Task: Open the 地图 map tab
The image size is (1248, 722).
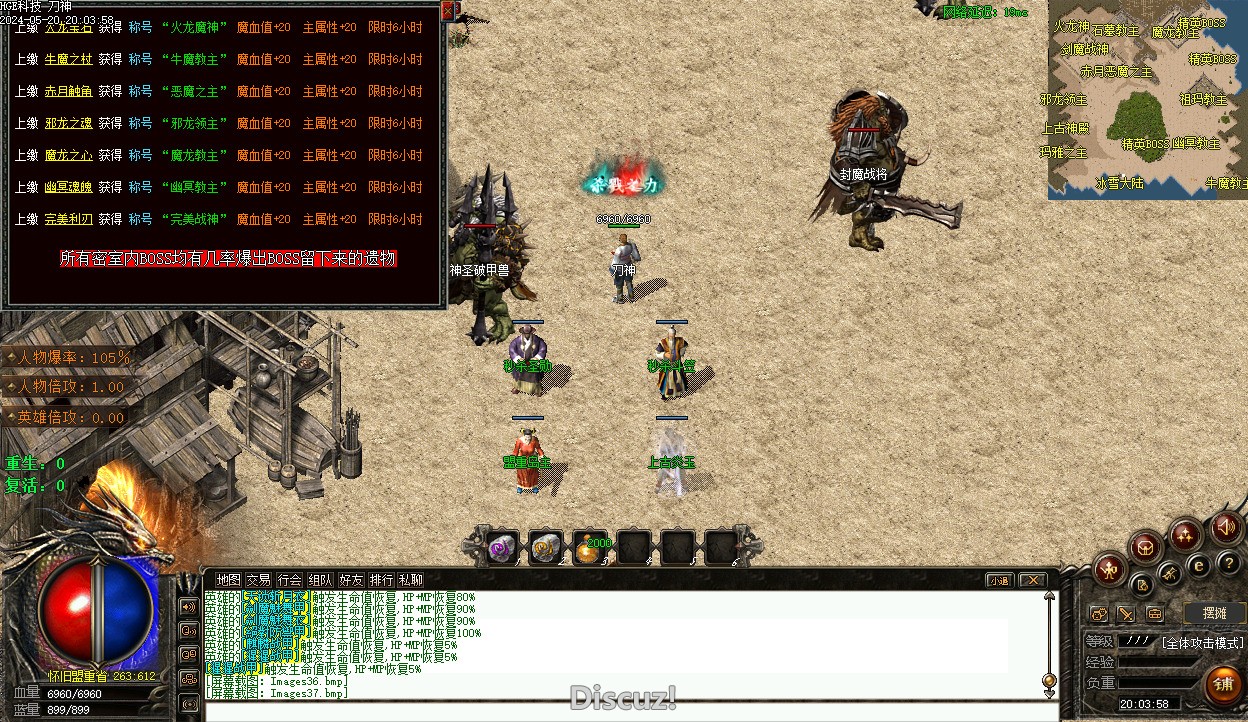Action: pos(229,580)
